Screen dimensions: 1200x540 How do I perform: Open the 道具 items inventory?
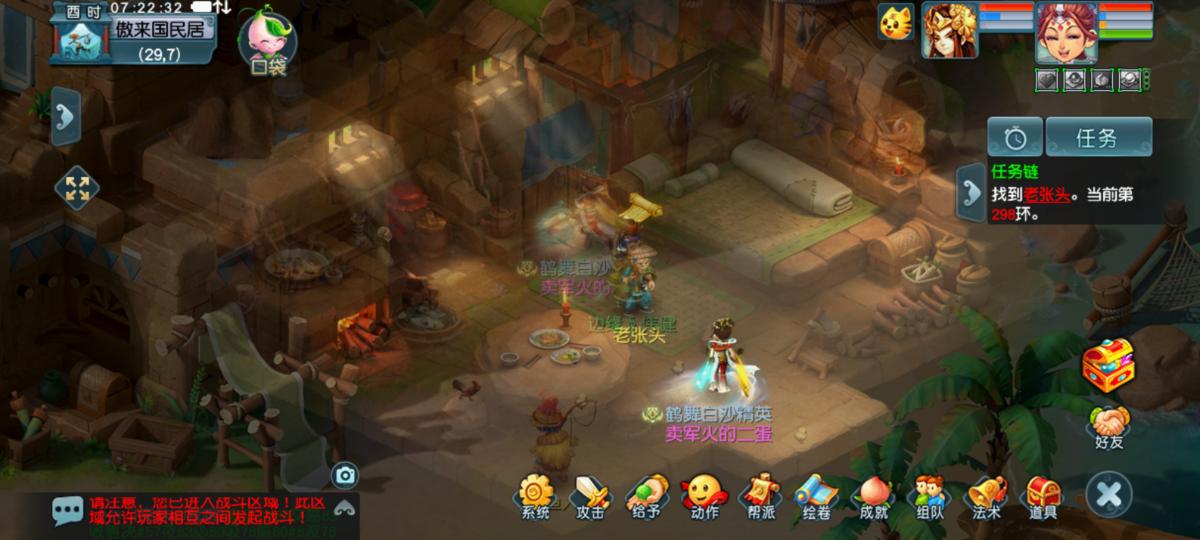point(1043,495)
